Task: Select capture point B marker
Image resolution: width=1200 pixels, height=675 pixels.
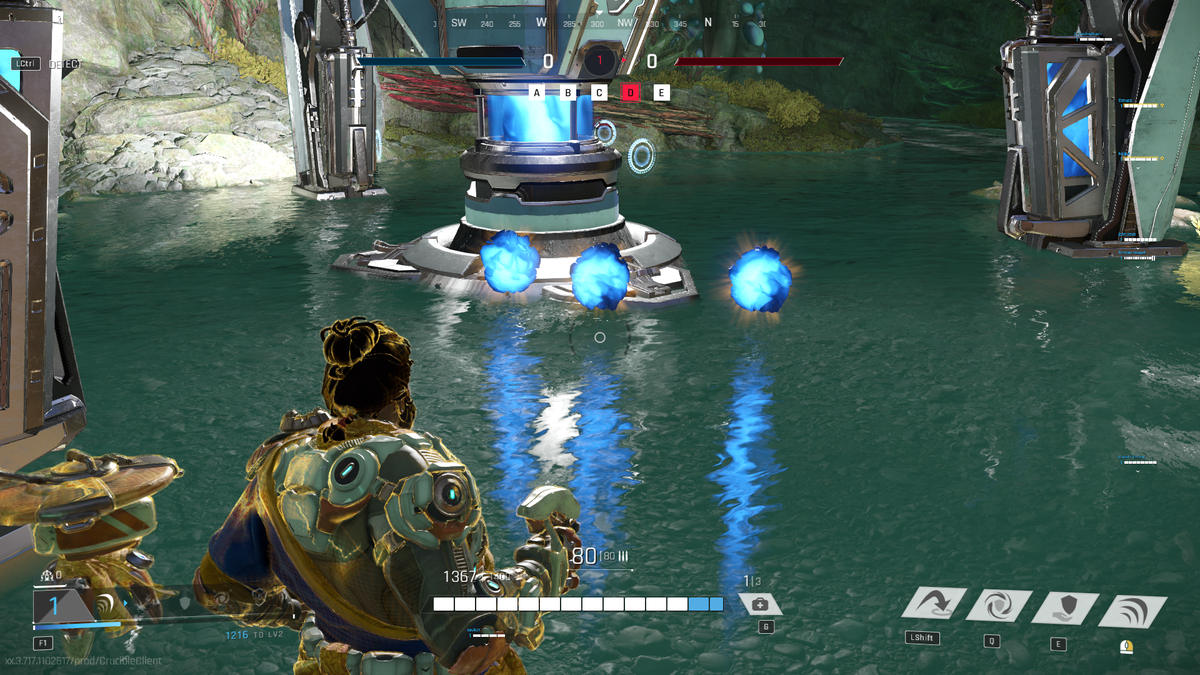Action: tap(568, 93)
